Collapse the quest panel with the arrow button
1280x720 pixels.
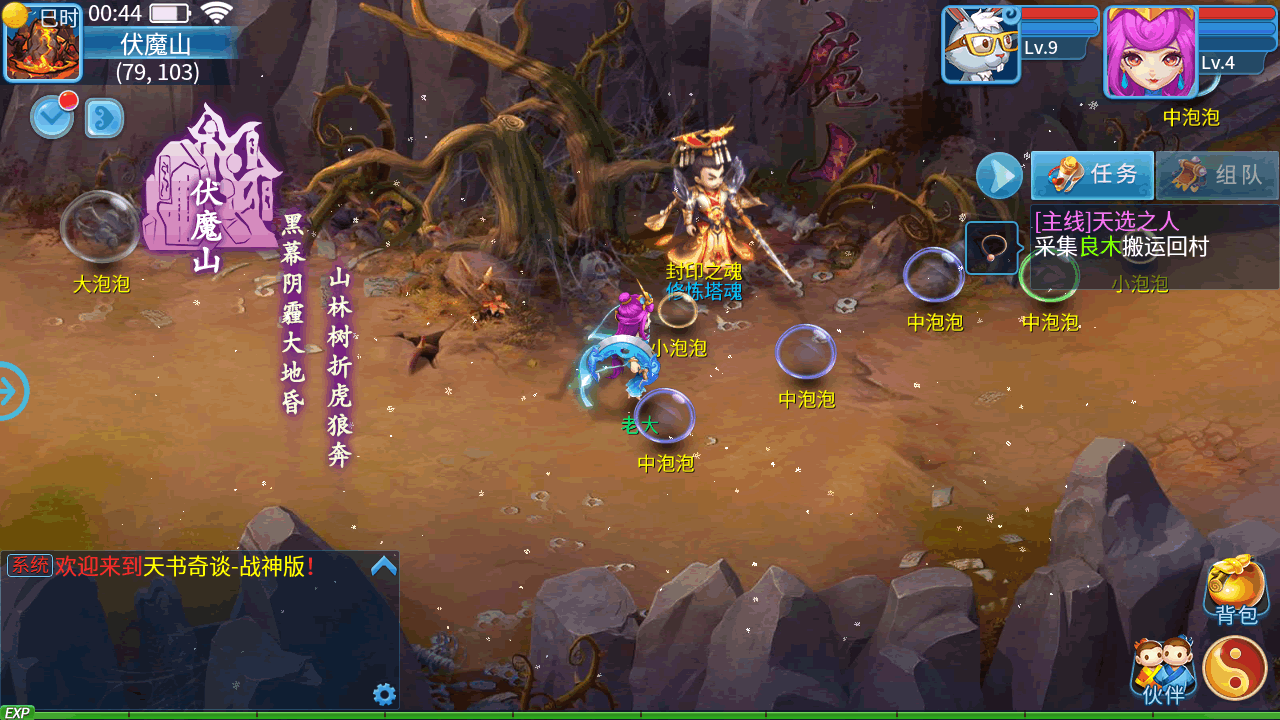point(999,176)
